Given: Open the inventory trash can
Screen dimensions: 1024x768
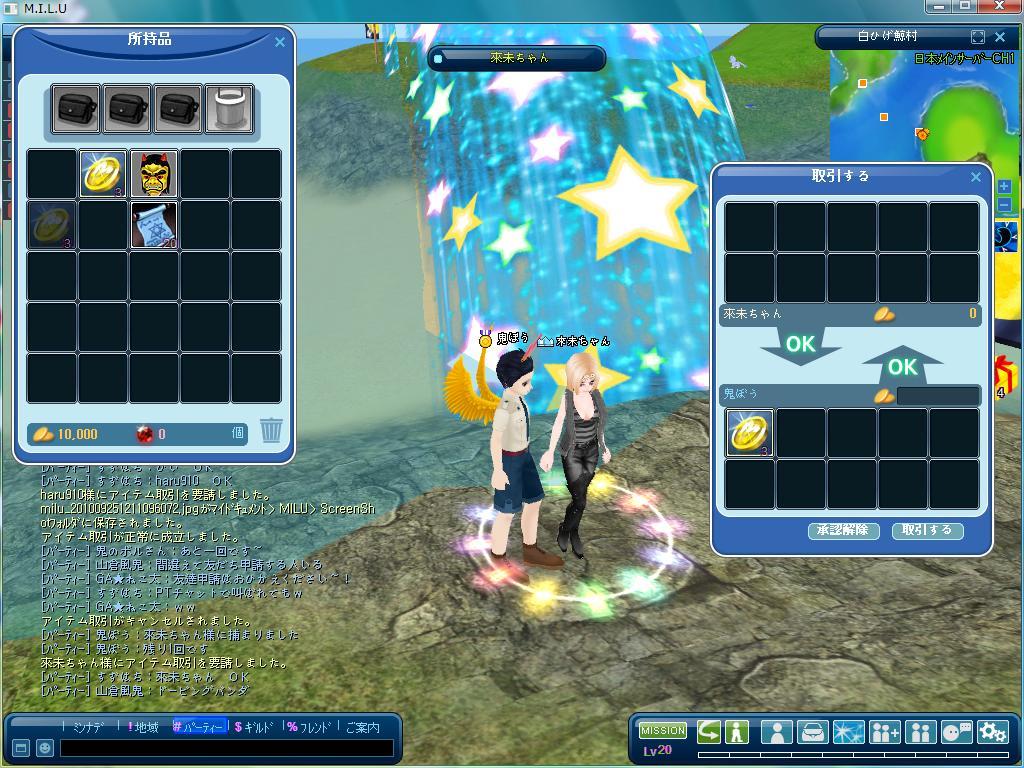Looking at the screenshot, I should [x=271, y=431].
